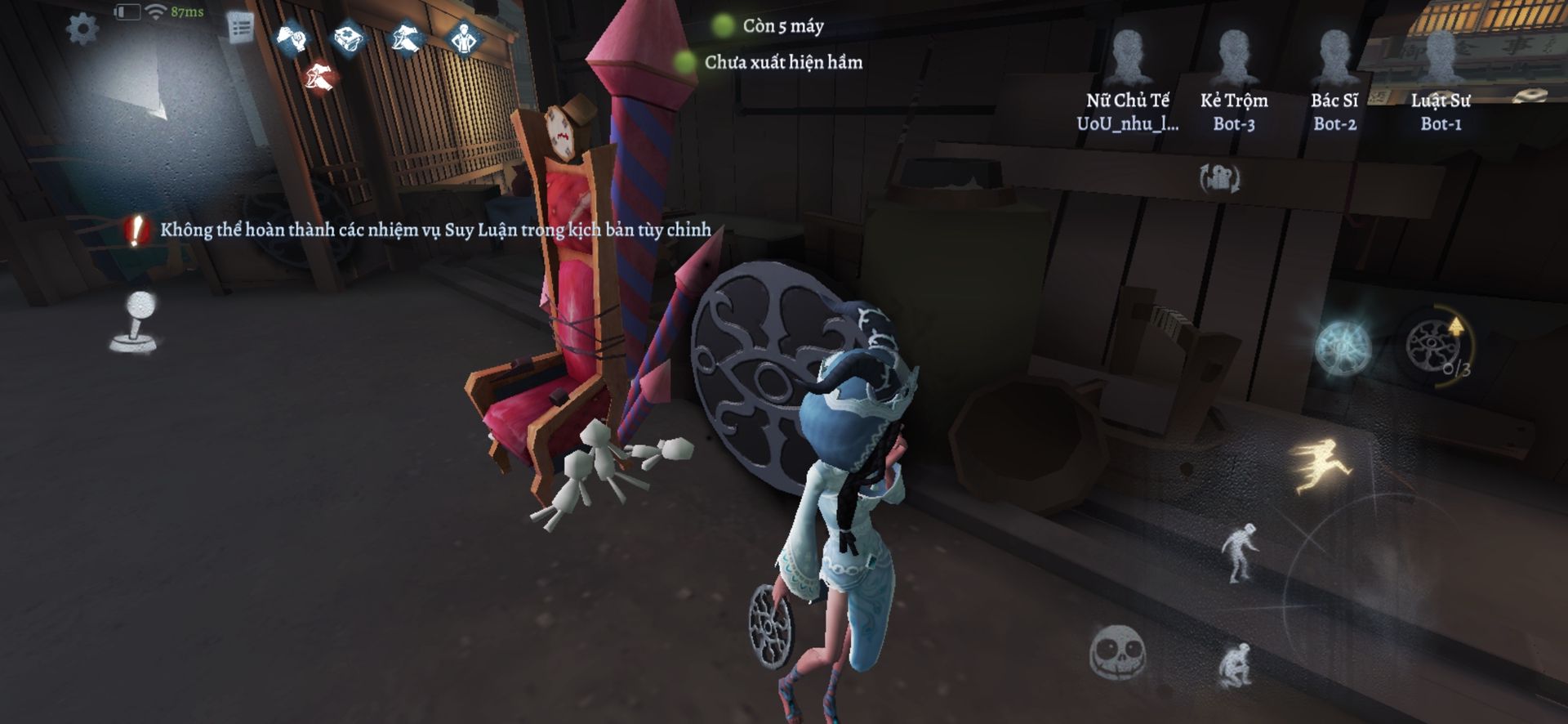Select the blue hands-with-blade trait icon
Screen dimensions: 1568x724
(407, 38)
